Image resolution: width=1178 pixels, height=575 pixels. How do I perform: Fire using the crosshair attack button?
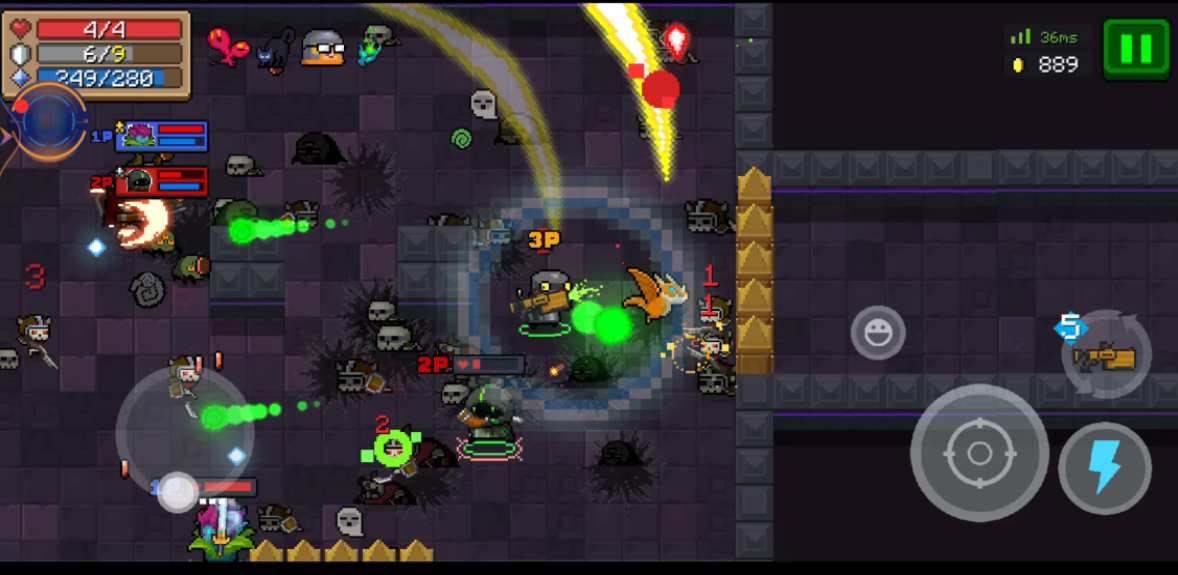tap(979, 453)
